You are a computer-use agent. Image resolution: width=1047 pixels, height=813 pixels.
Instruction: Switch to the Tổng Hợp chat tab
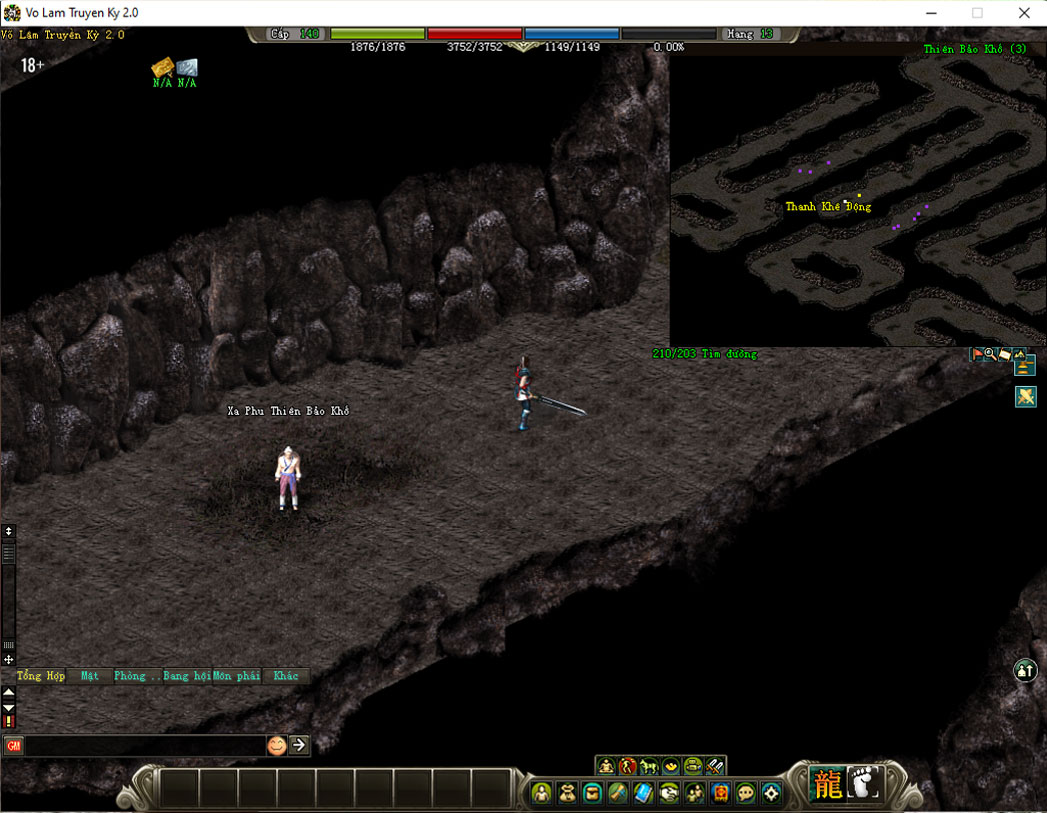click(x=41, y=676)
